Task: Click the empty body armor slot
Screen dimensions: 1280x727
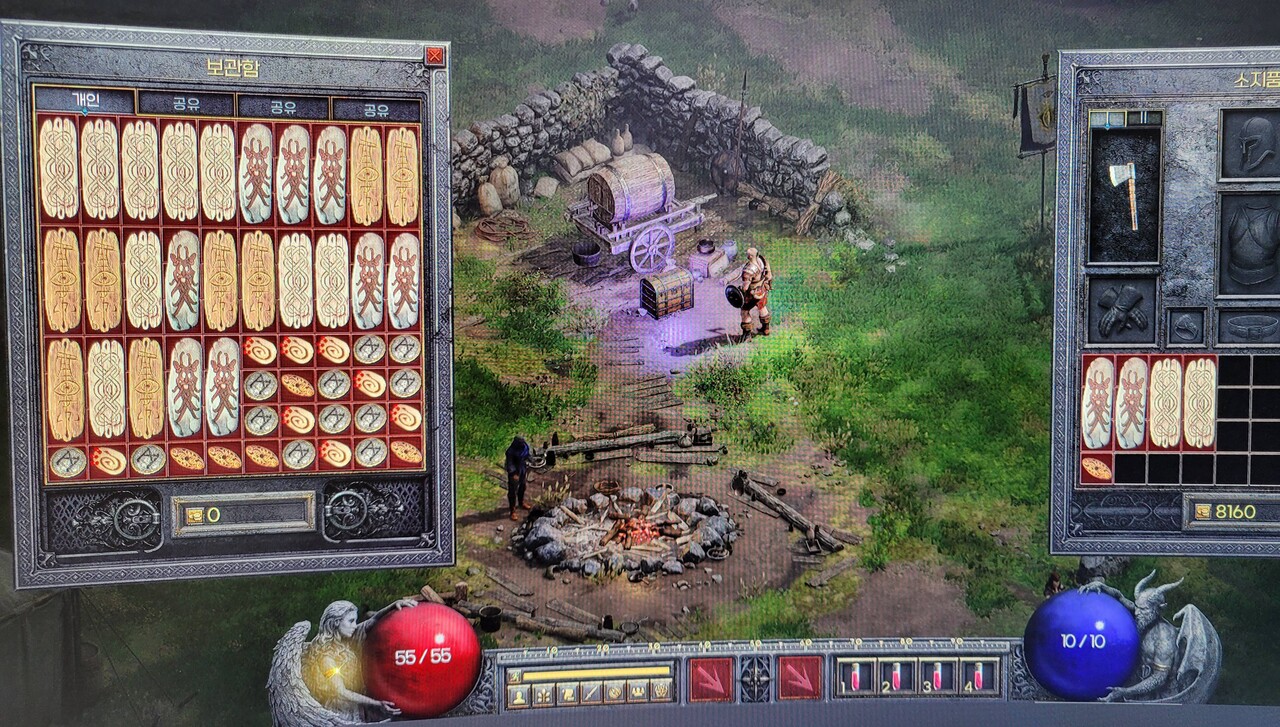Action: [1250, 244]
